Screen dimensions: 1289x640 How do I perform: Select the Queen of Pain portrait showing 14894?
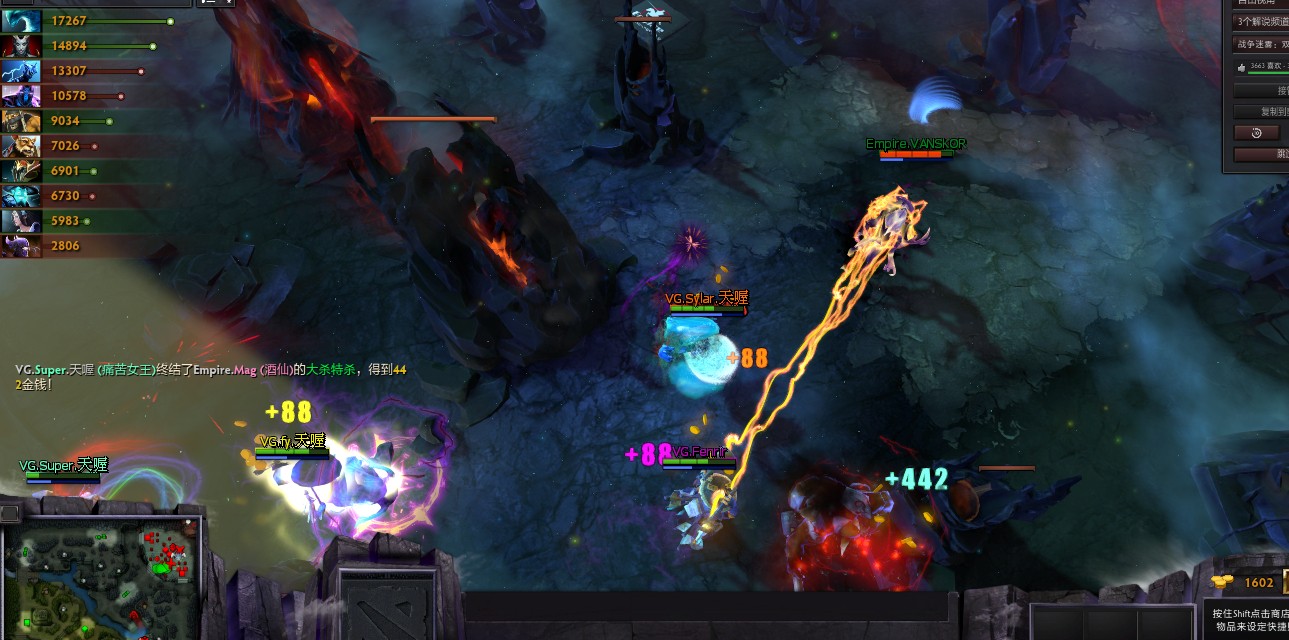(x=21, y=46)
